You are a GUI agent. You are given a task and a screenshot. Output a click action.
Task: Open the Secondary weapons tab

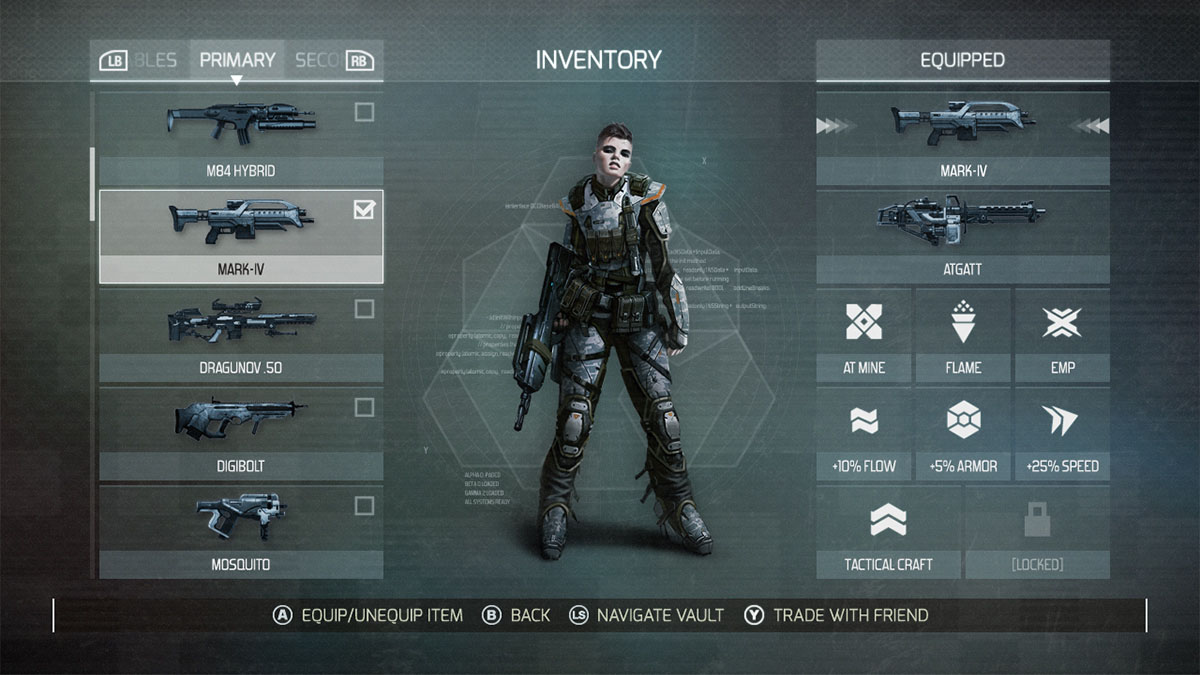pos(318,60)
